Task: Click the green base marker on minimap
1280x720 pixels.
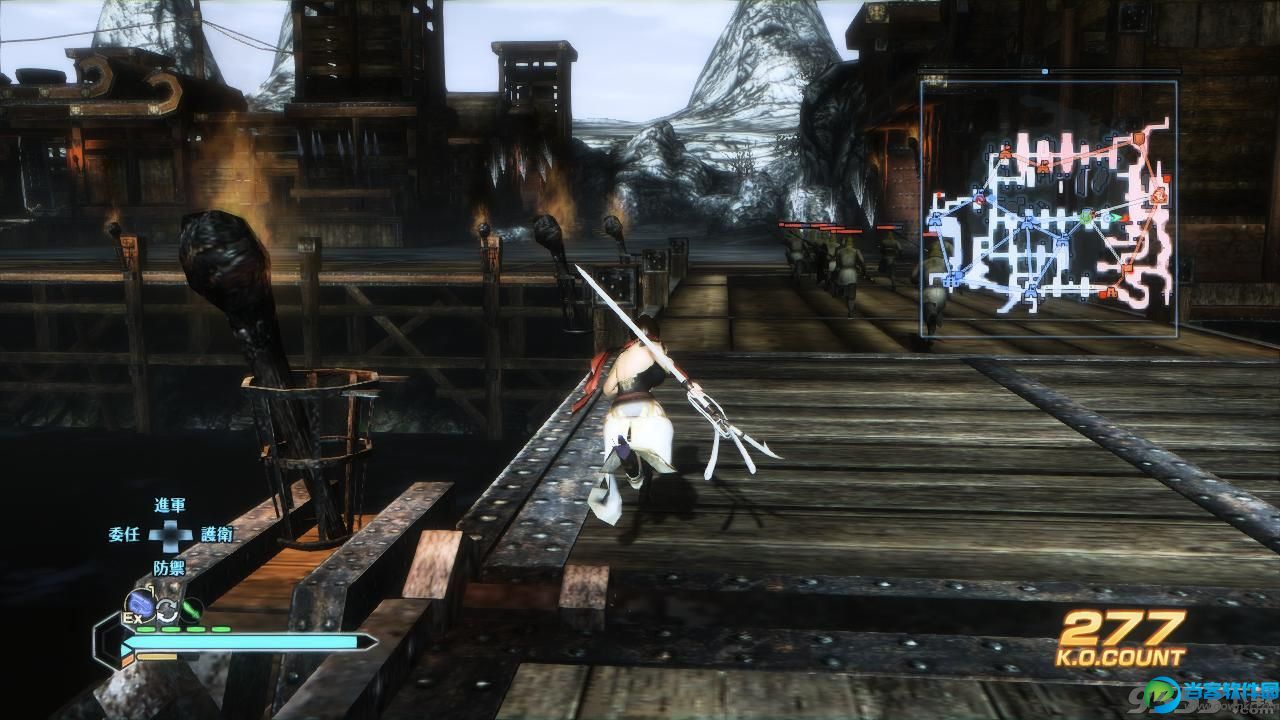Action: coord(1086,216)
